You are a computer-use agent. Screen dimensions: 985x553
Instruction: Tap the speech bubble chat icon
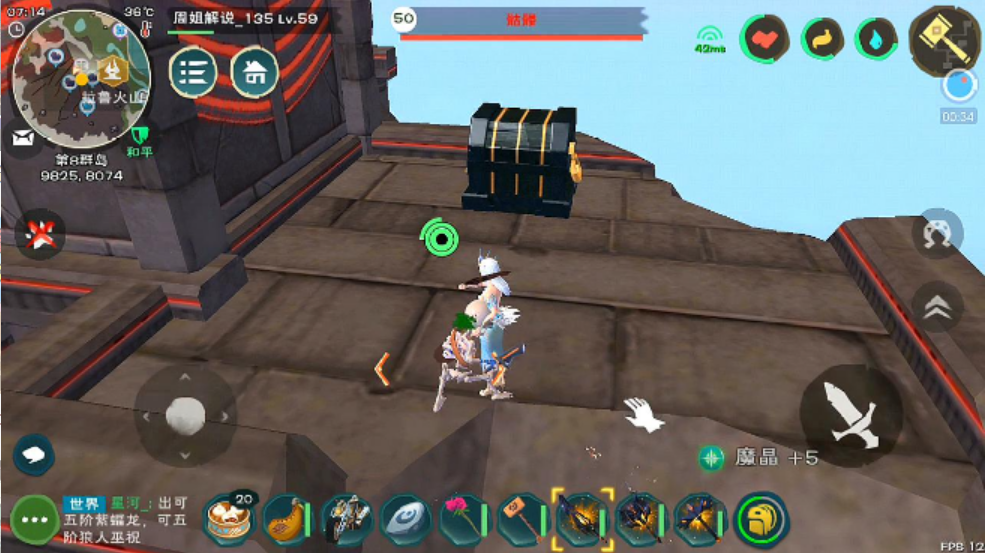[x=34, y=456]
